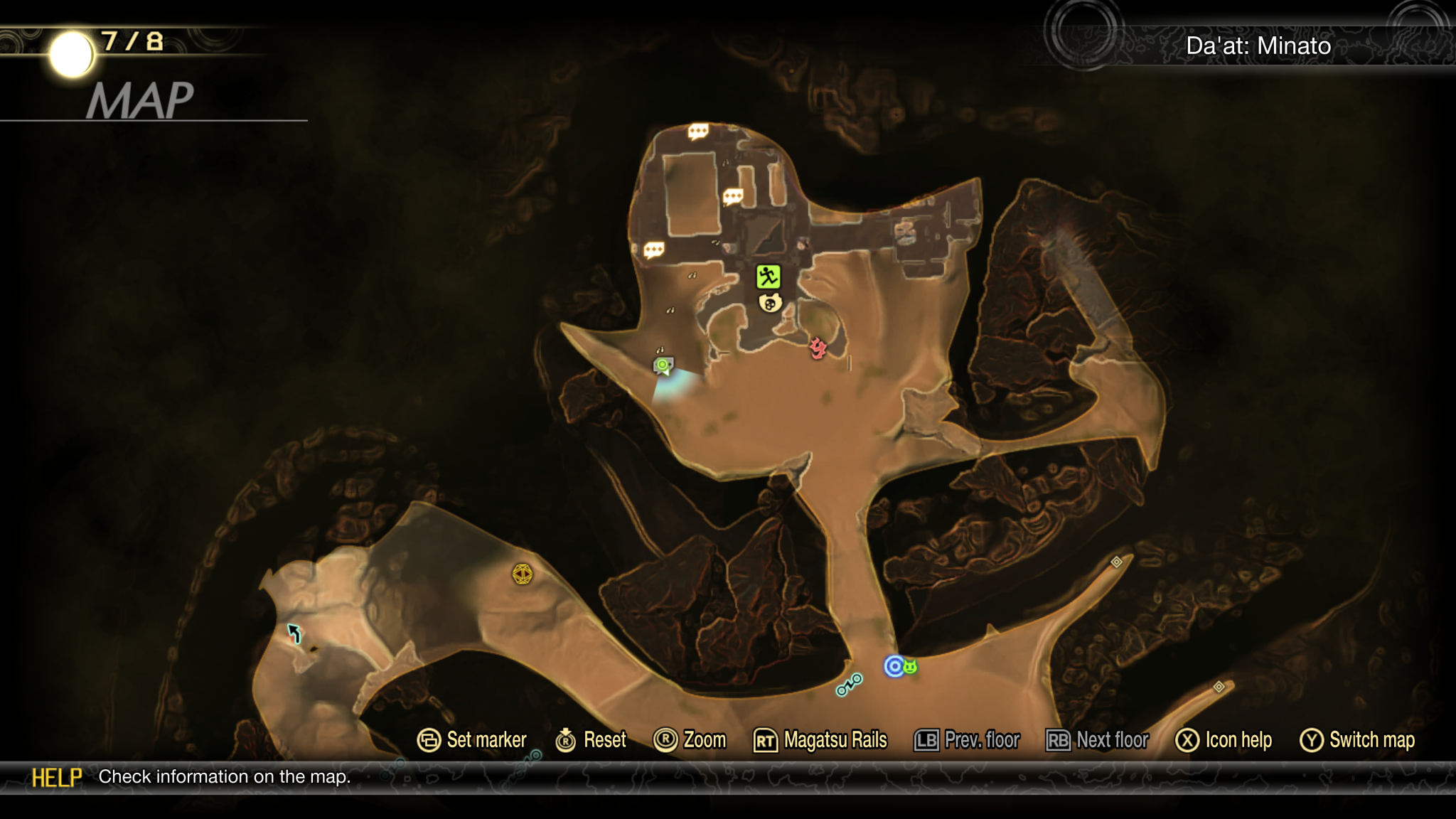The height and width of the screenshot is (819, 1456).
Task: Select the blue ring leyline fount marker
Action: pos(894,666)
